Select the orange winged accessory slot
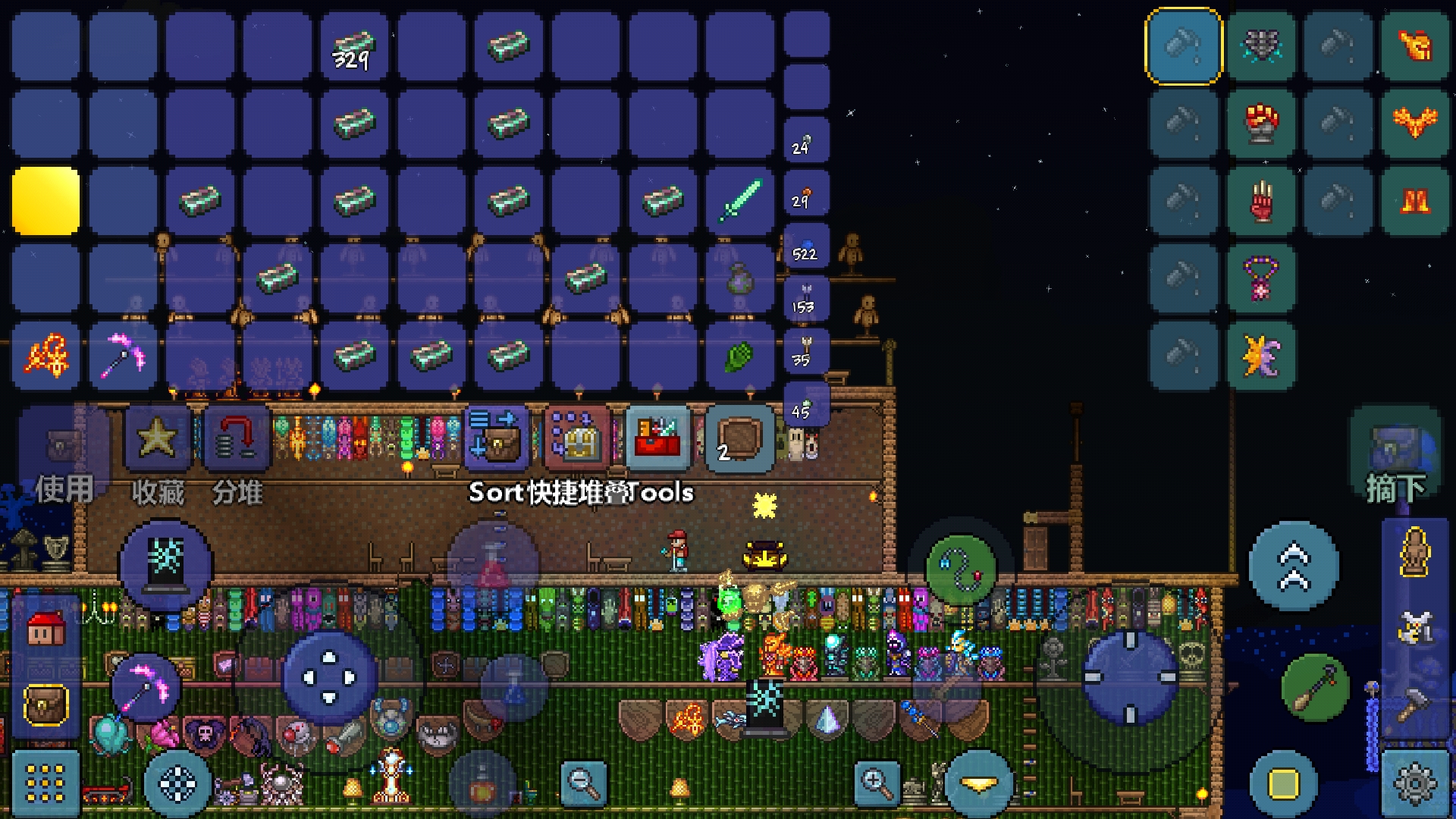The height and width of the screenshot is (819, 1456). [x=1415, y=123]
